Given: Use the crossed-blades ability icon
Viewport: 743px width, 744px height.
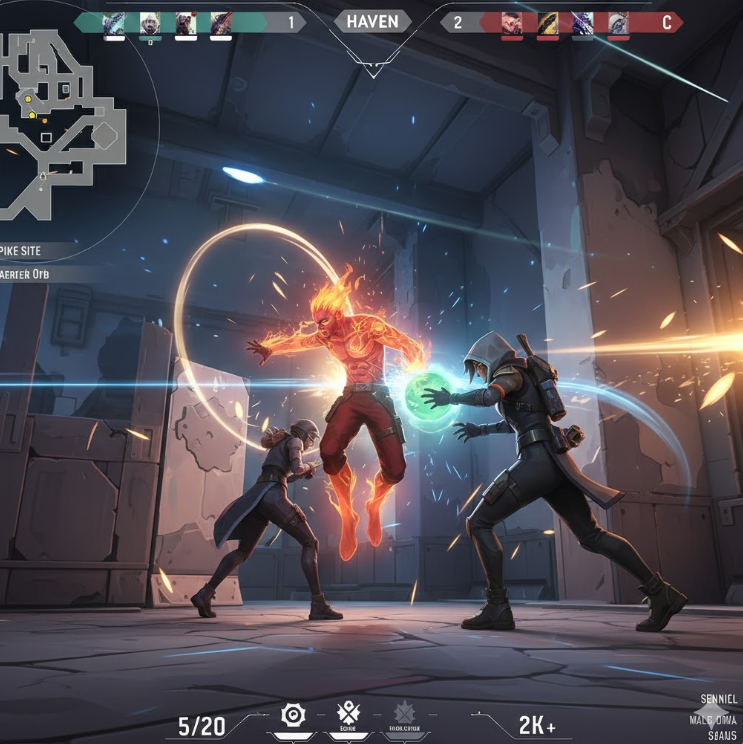Looking at the screenshot, I should coord(348,714).
